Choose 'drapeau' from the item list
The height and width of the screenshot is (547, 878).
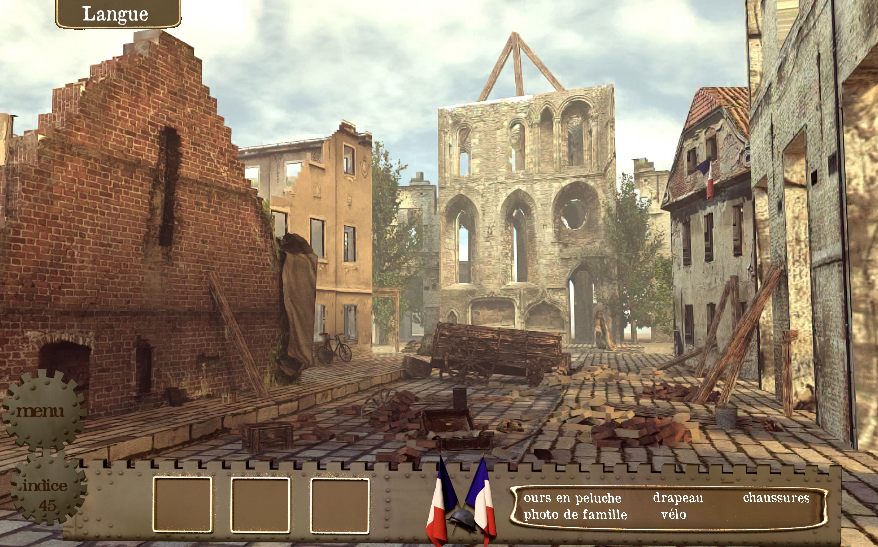point(678,498)
